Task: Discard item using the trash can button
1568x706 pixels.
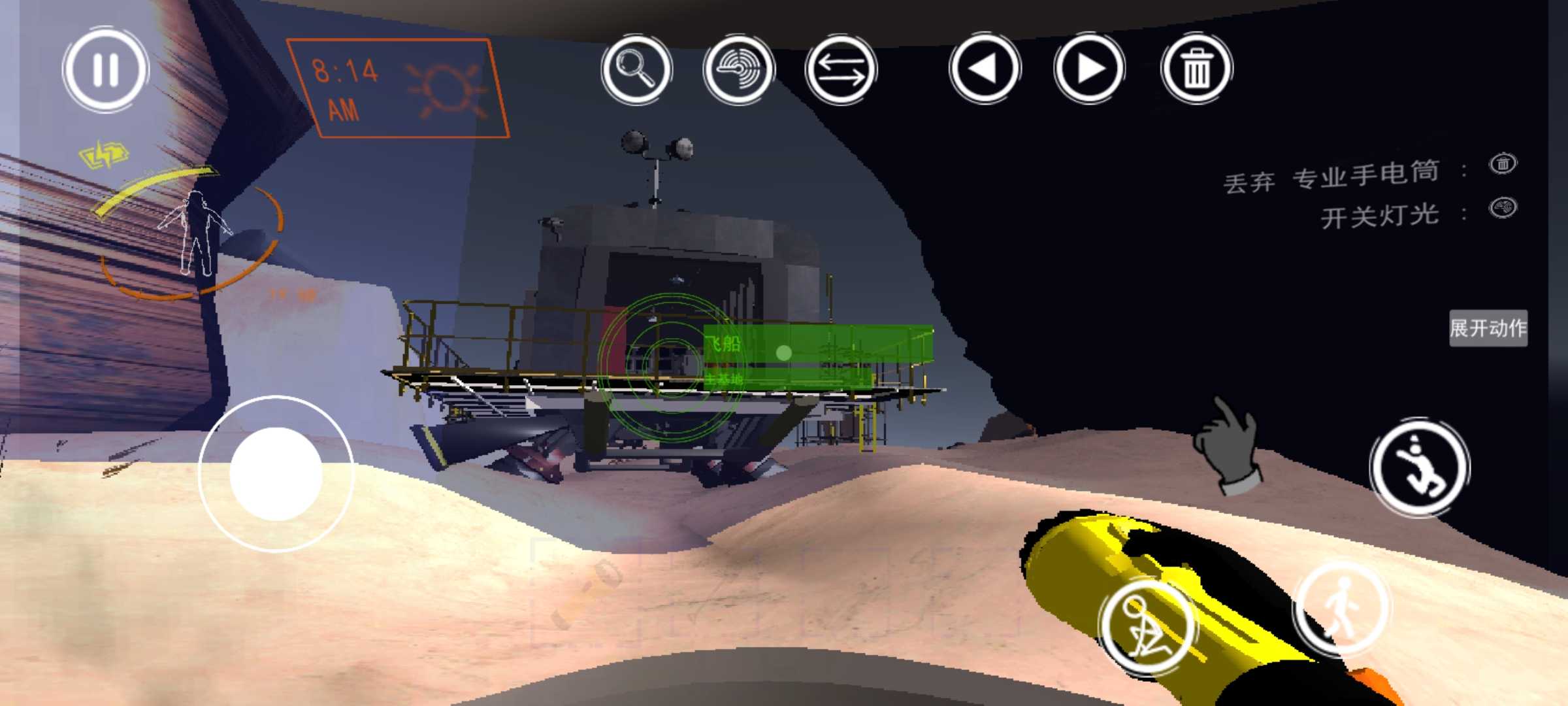Action: click(1196, 69)
